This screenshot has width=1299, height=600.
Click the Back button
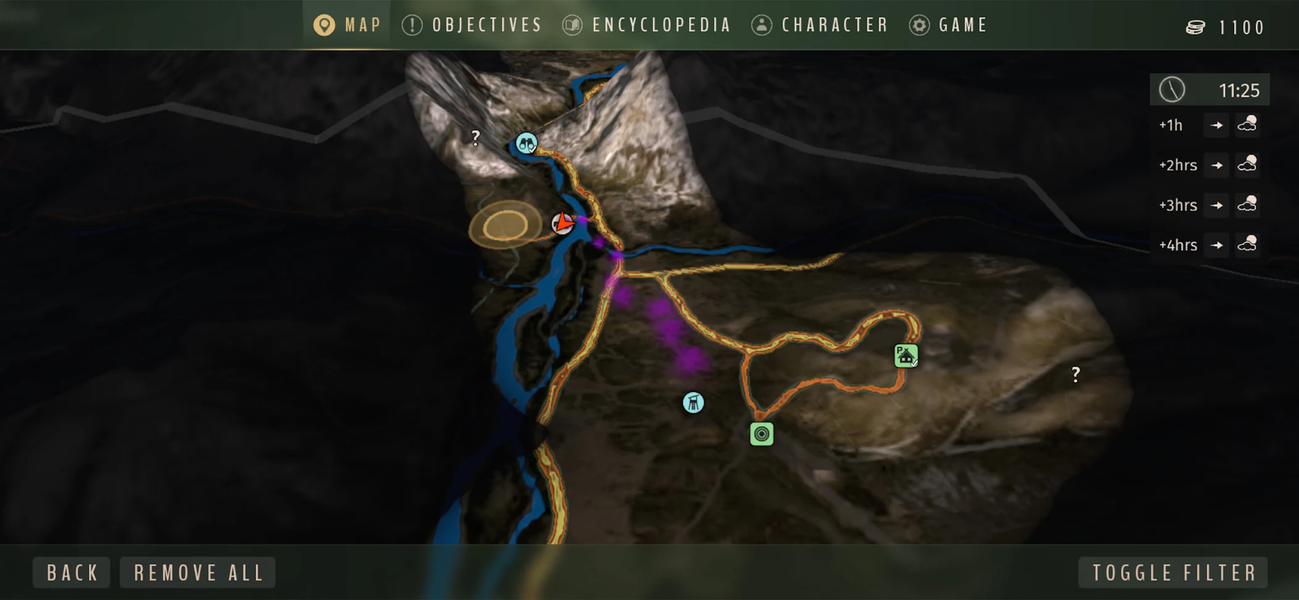click(72, 573)
